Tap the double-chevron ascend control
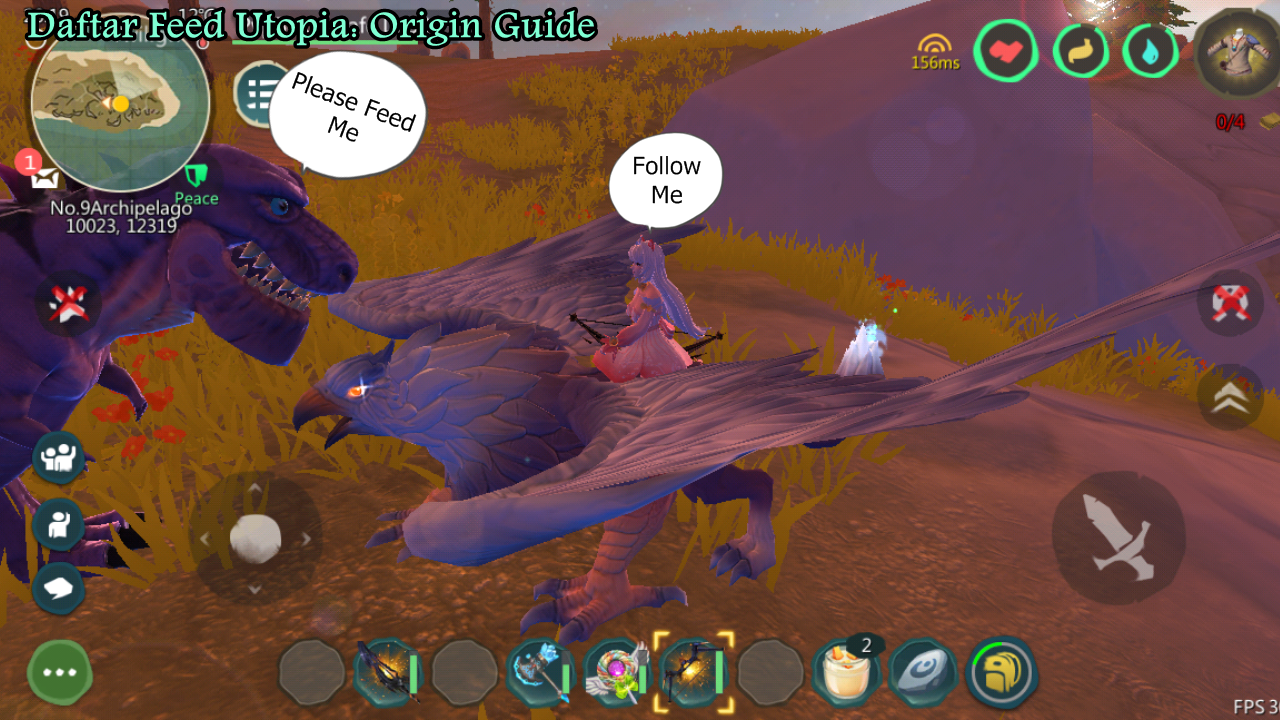Viewport: 1280px width, 720px height. tap(1229, 398)
